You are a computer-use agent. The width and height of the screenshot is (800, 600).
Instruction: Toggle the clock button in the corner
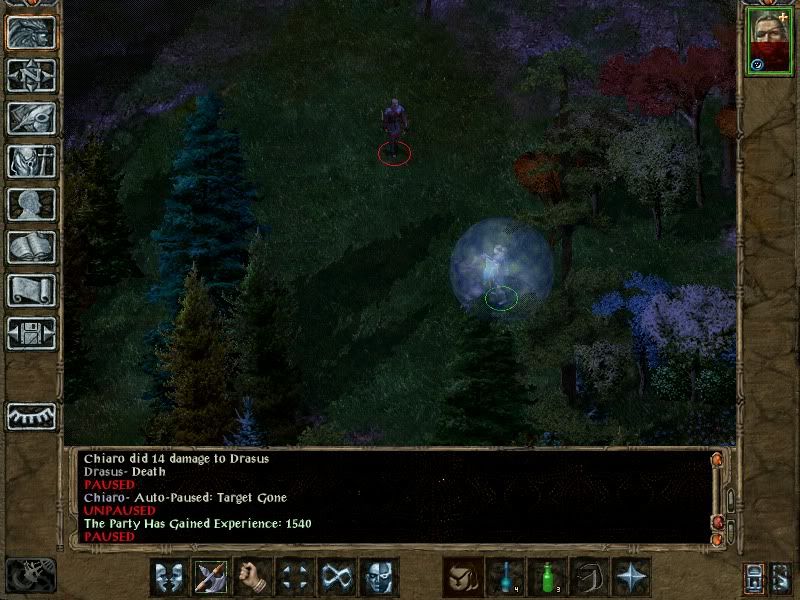[x=31, y=575]
